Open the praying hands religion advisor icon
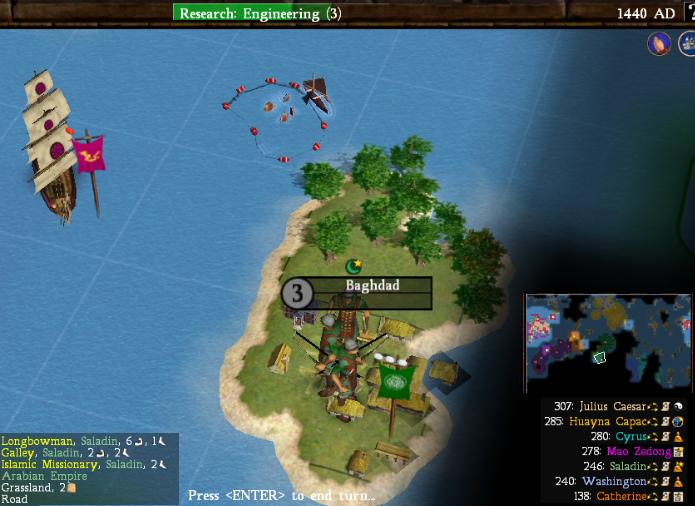Viewport: 695px width, 506px height. [x=658, y=43]
